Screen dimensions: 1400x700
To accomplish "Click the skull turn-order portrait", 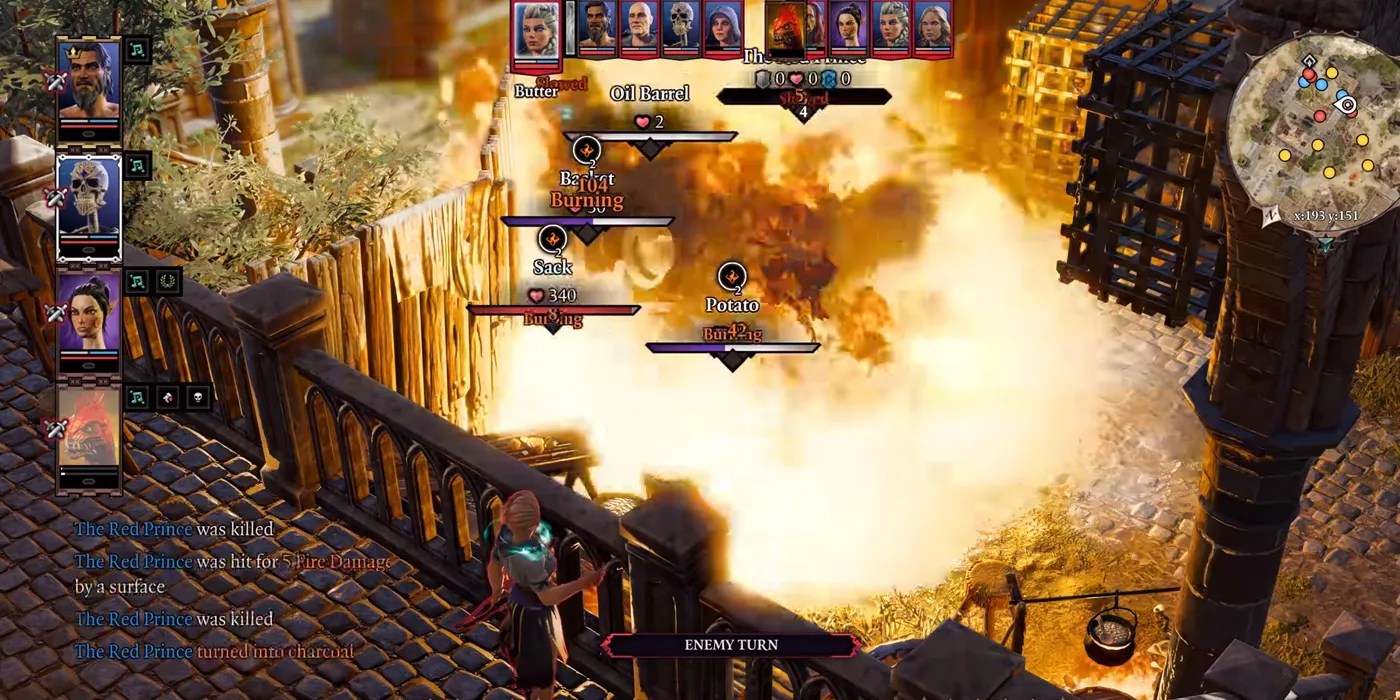I will click(681, 27).
